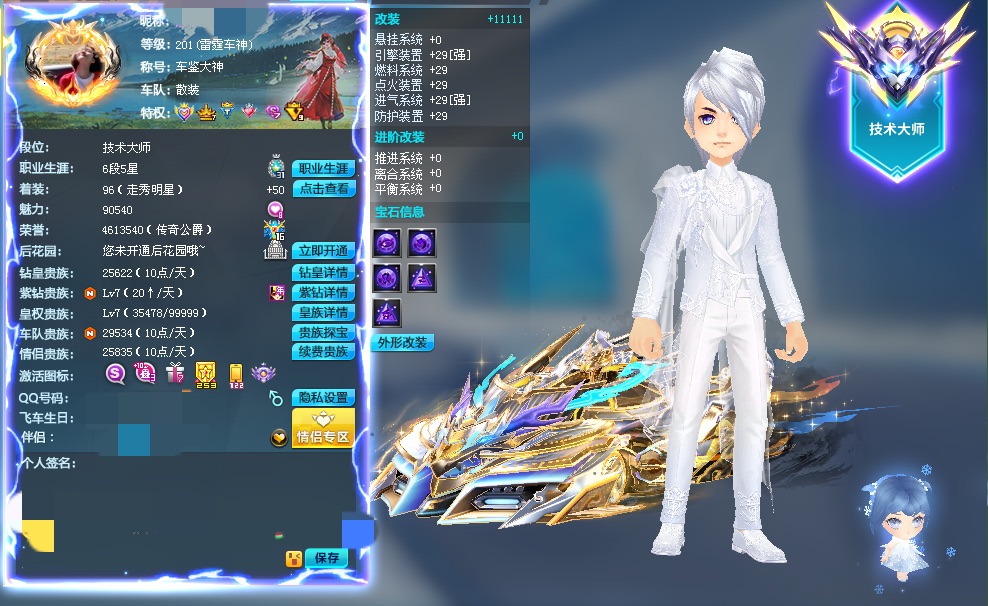Open the 贵族探宝 treasure hunt
The height and width of the screenshot is (606, 988).
[323, 332]
